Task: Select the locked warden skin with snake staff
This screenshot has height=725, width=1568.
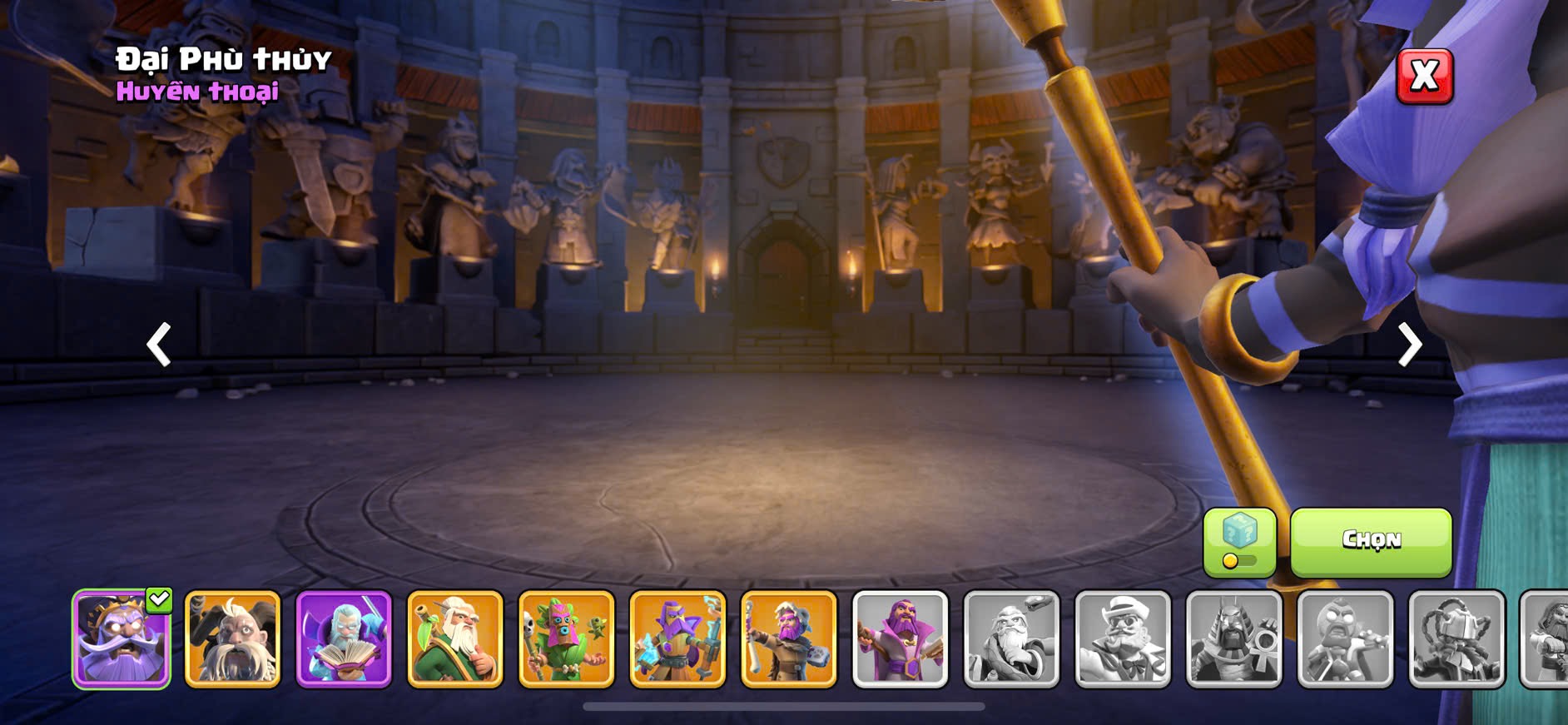Action: pos(1012,639)
